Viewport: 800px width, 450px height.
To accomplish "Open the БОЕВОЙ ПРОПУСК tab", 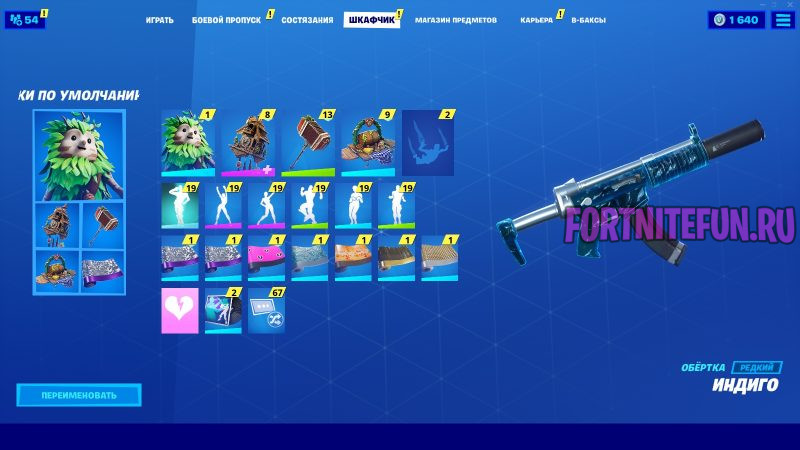I will [227, 20].
